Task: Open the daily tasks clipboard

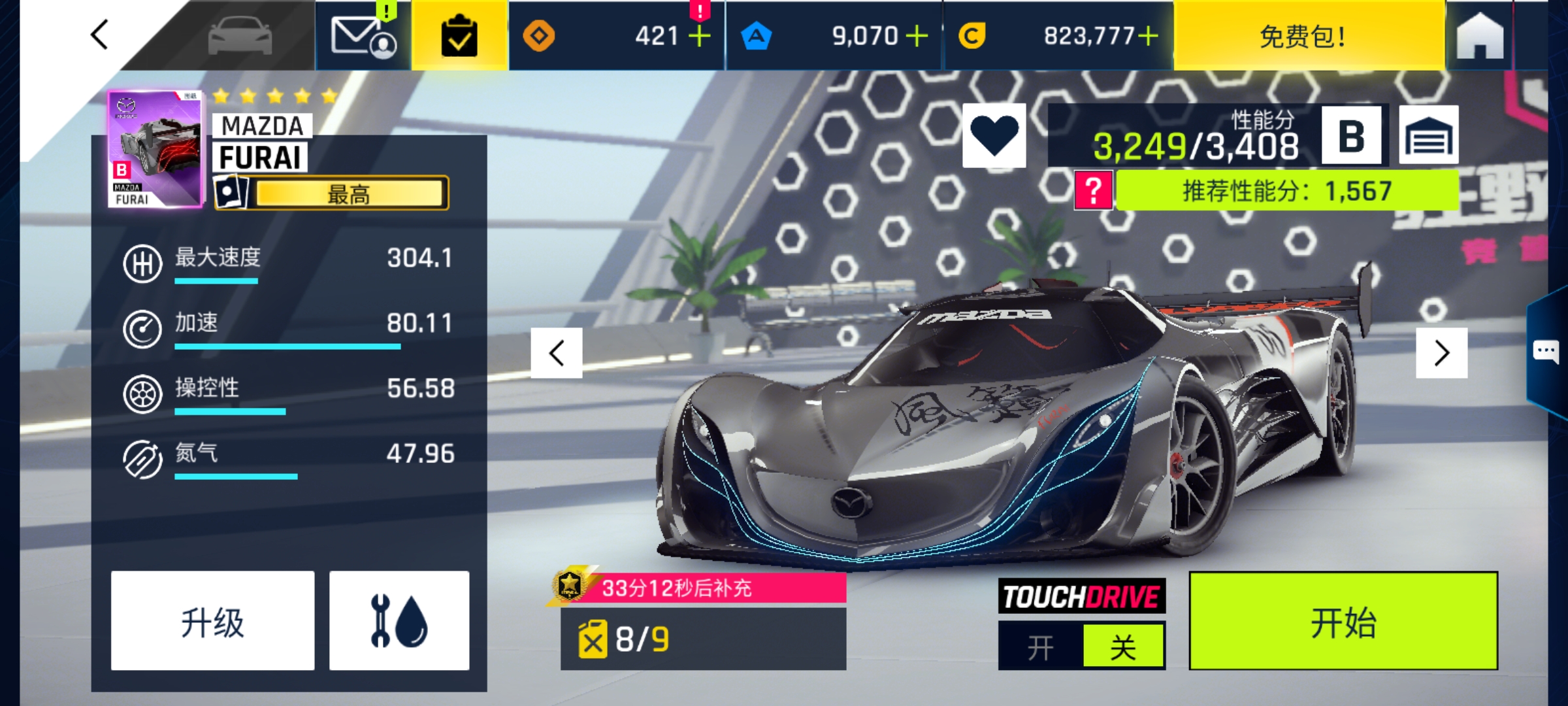Action: (x=459, y=36)
